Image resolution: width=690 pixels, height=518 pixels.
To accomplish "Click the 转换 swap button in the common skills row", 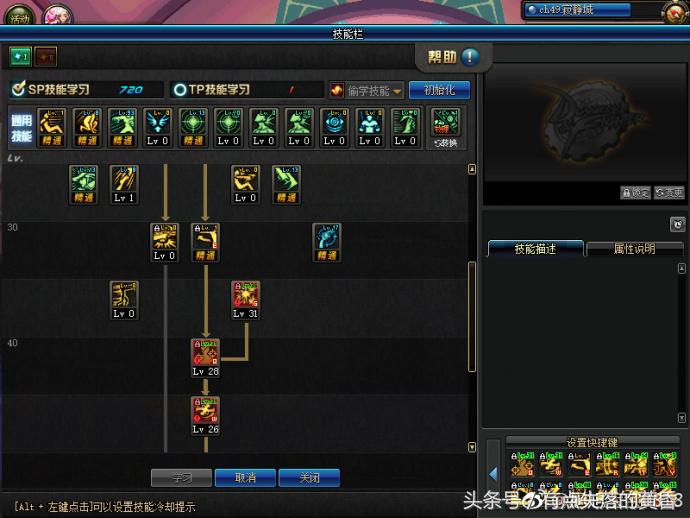I will click(x=445, y=128).
